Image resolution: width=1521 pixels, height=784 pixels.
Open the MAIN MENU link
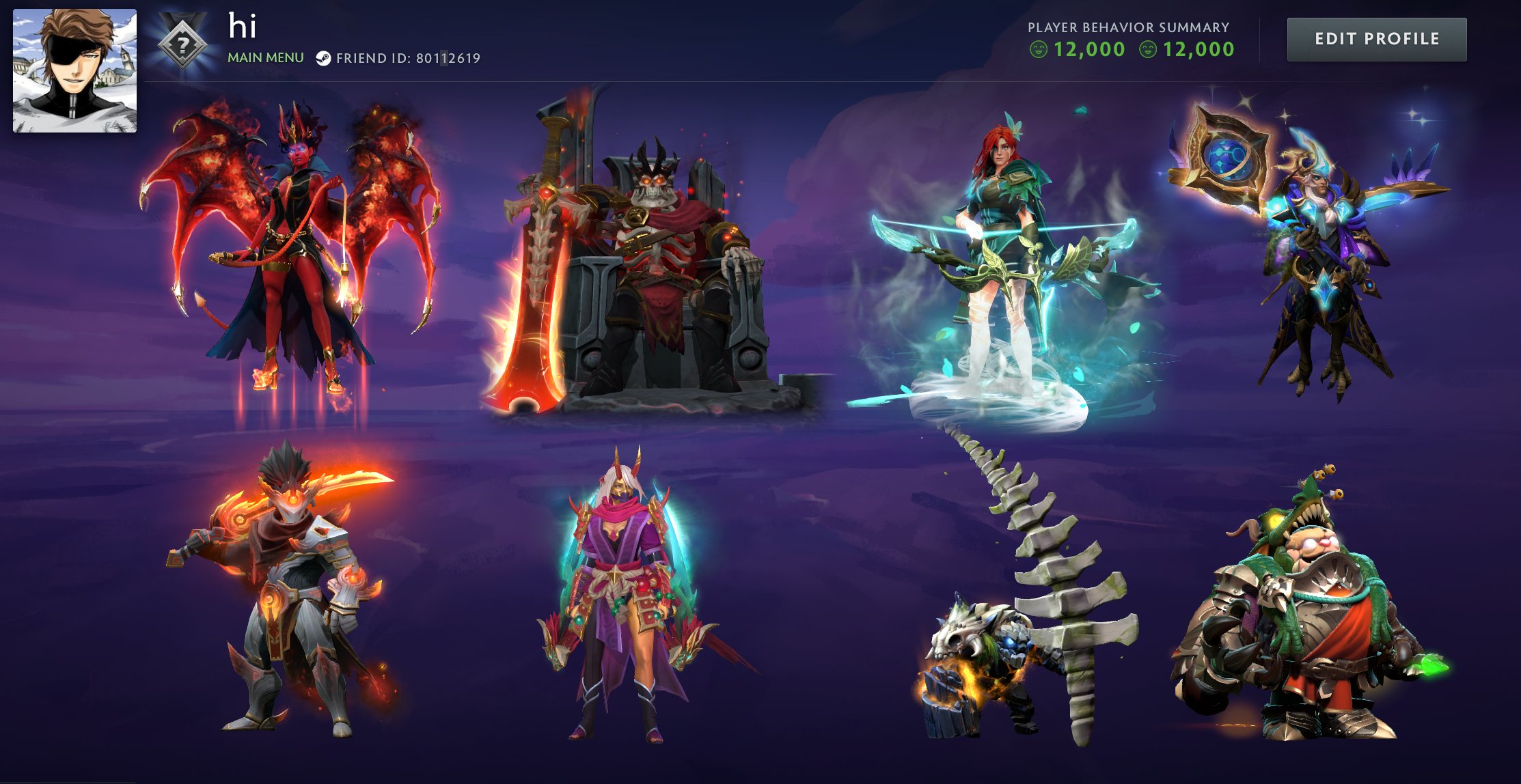click(265, 58)
